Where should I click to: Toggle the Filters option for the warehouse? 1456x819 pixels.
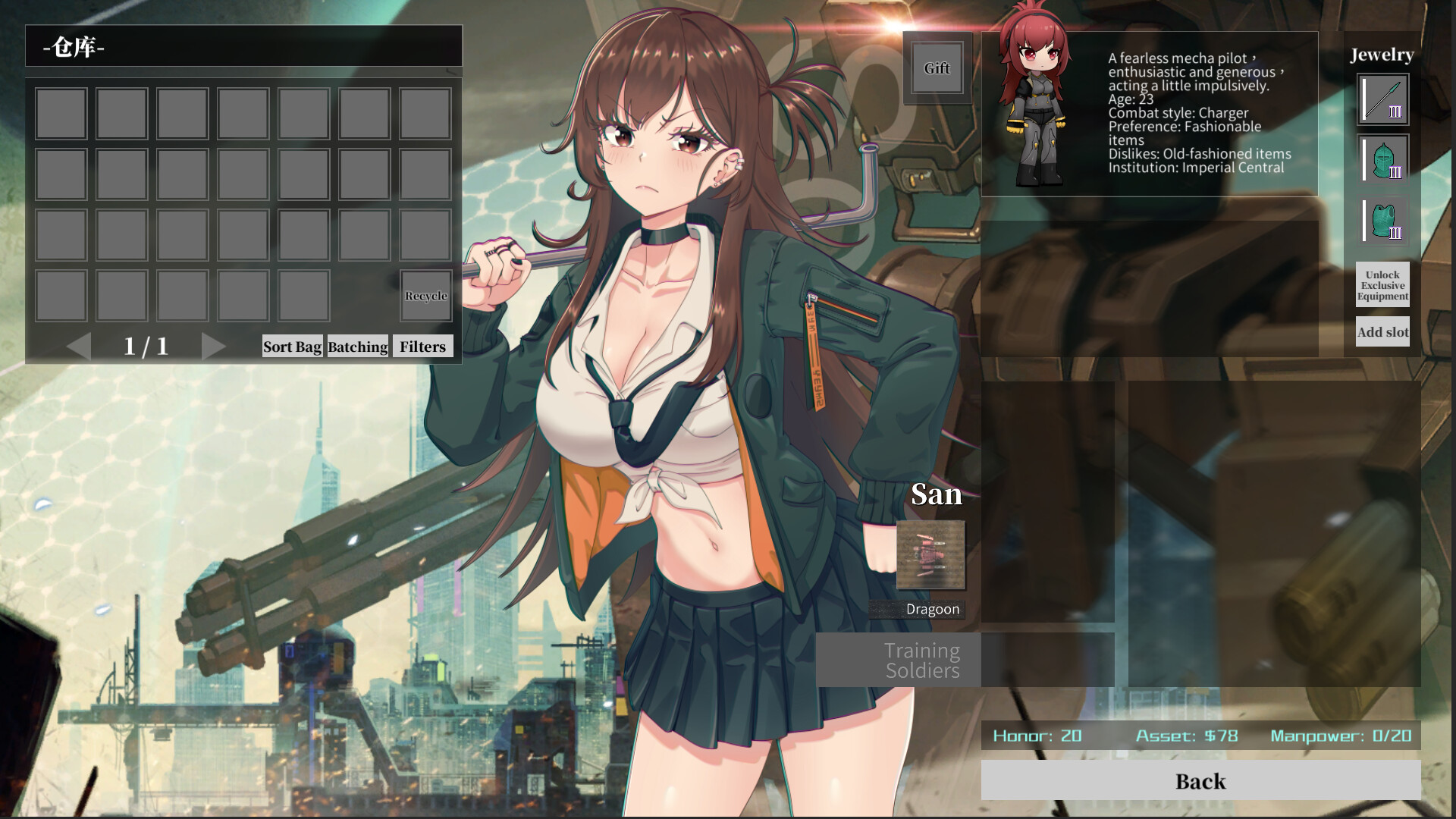423,347
